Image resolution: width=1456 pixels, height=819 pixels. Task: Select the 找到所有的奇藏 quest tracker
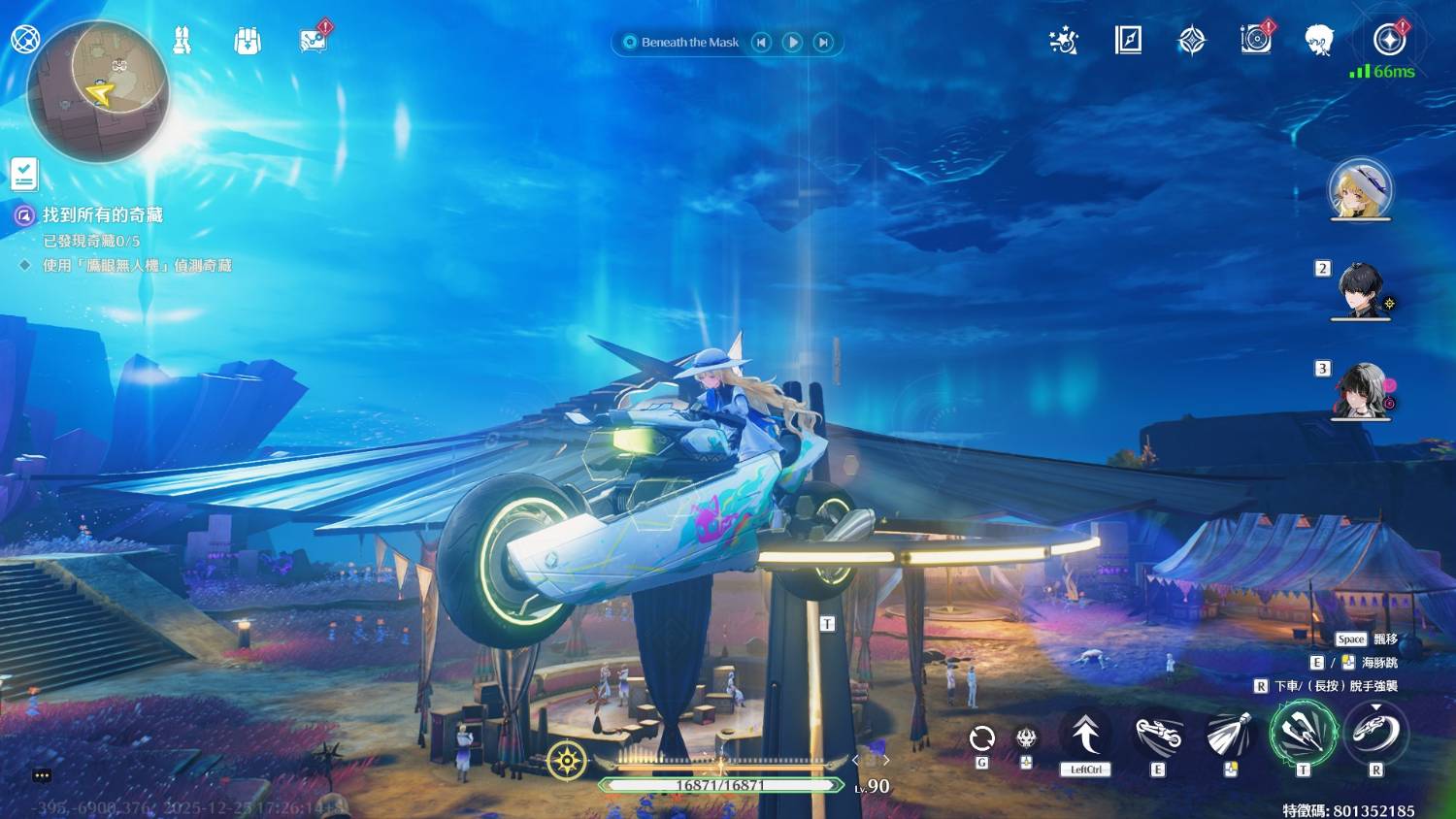click(102, 214)
